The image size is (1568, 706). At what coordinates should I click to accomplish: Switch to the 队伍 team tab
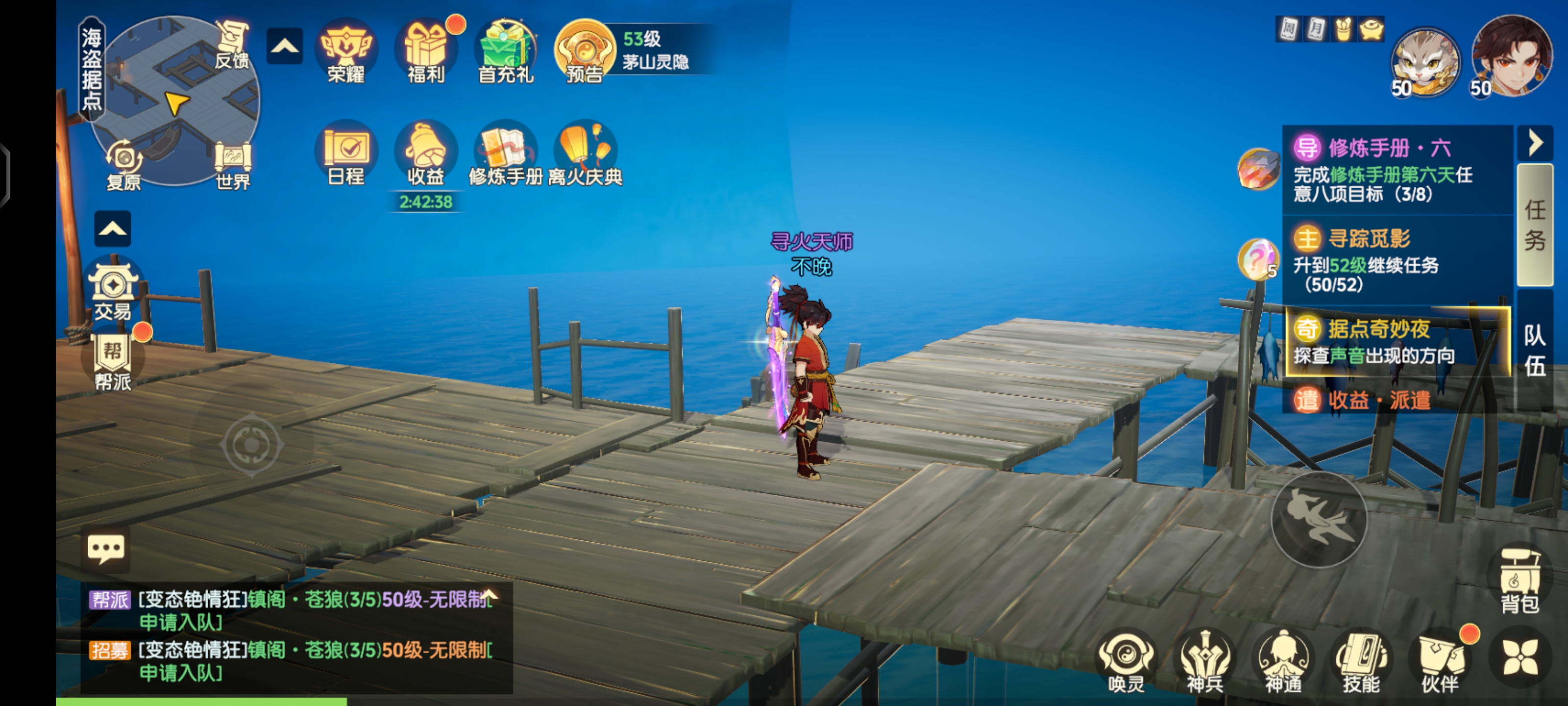point(1535,350)
